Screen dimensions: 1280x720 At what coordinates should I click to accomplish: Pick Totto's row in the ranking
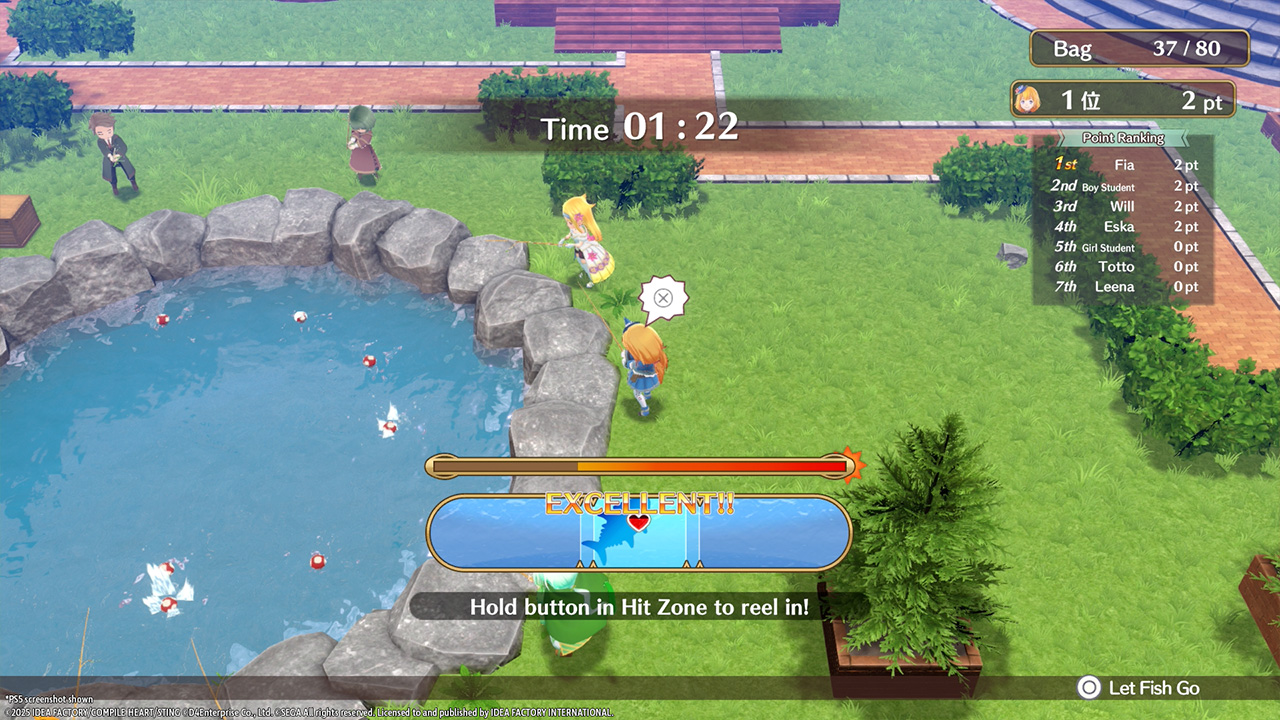pos(1124,267)
